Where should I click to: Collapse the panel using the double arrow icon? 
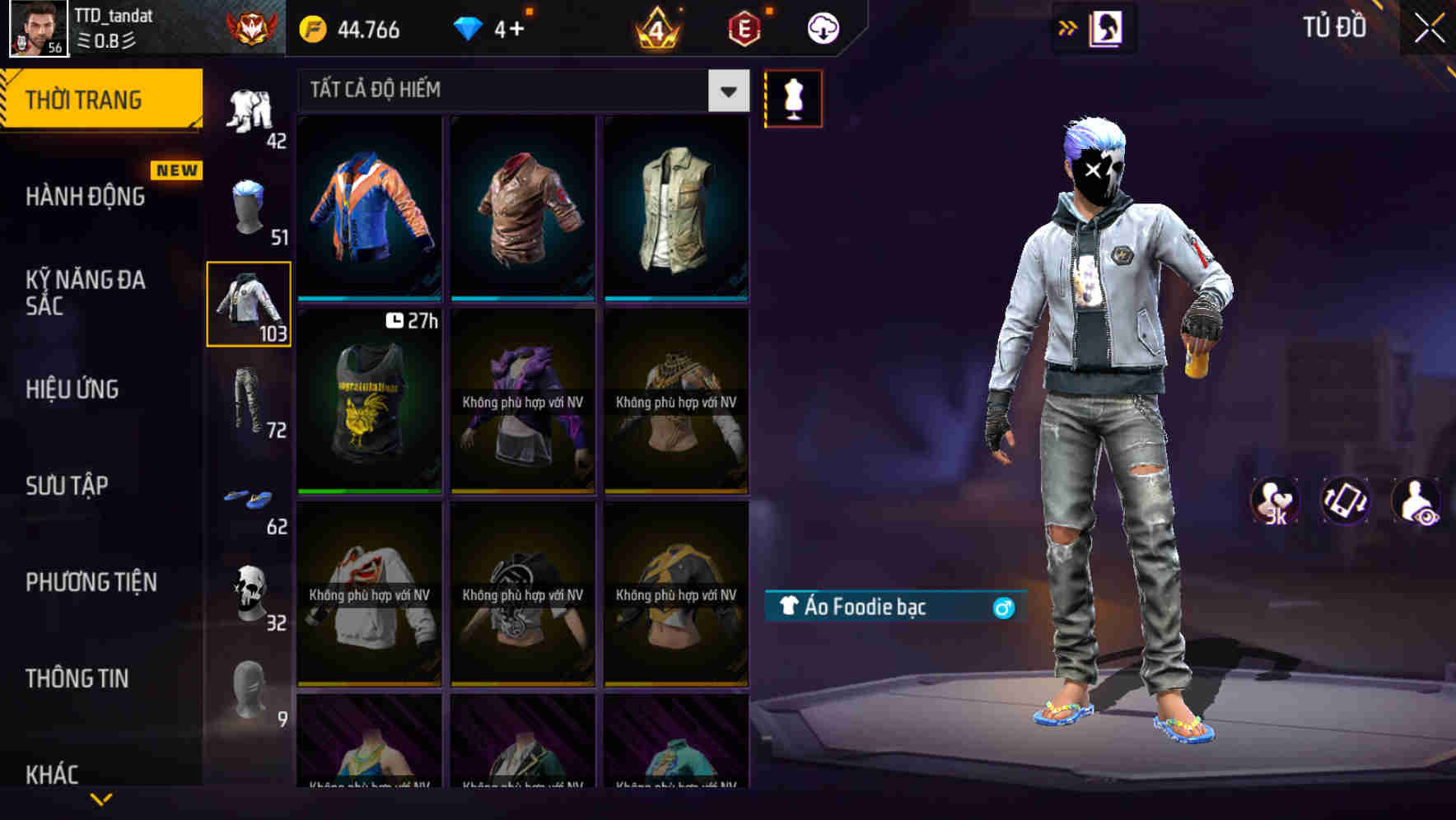coord(1069,26)
